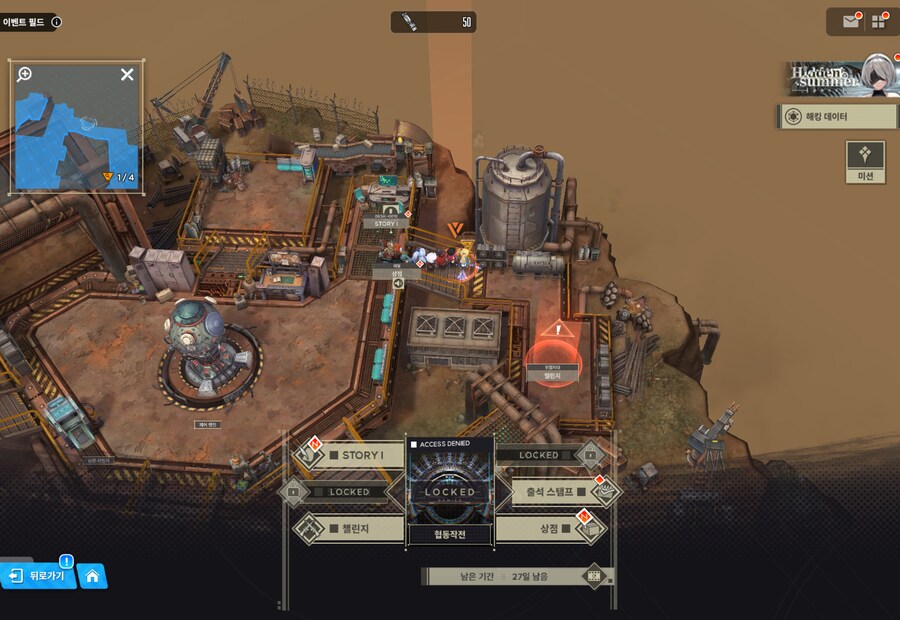
Task: Go to the home screen
Action: pos(92,575)
